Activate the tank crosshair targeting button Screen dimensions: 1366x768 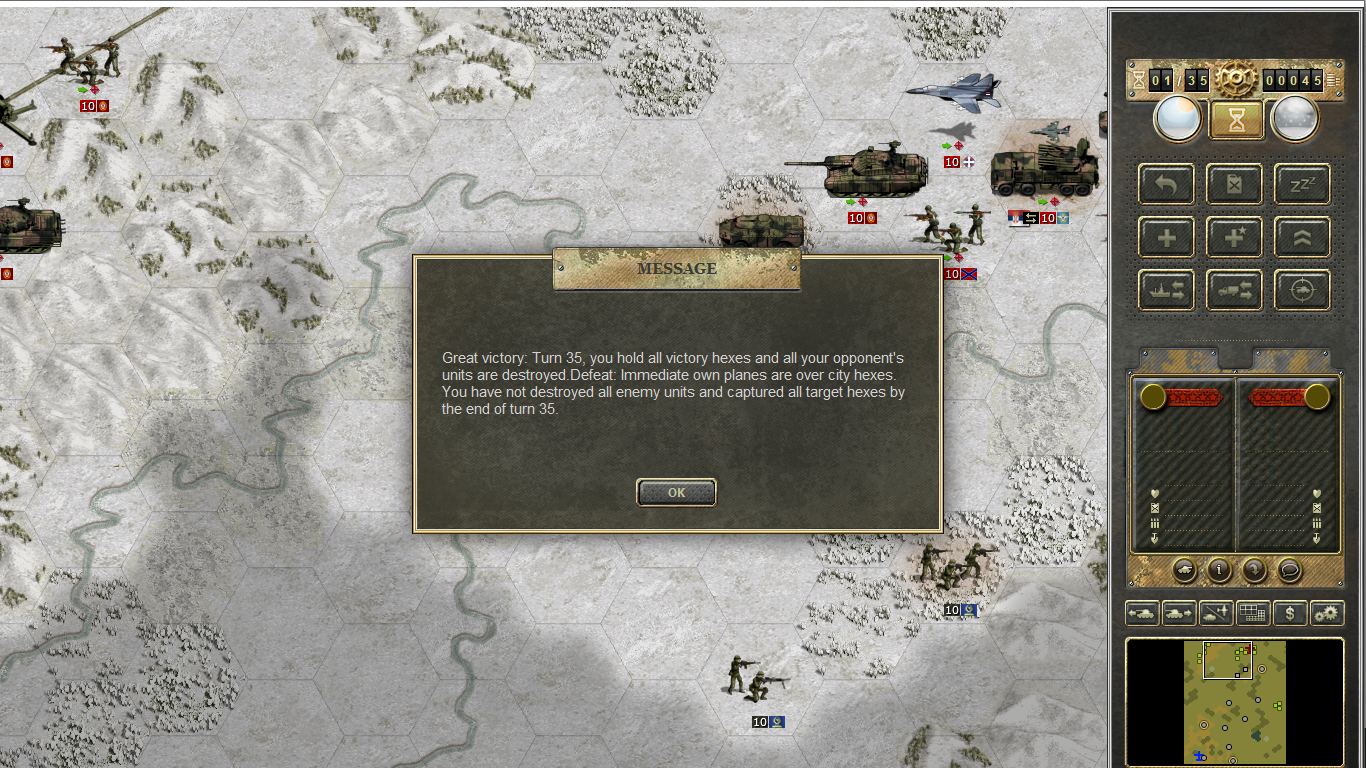tap(1302, 290)
